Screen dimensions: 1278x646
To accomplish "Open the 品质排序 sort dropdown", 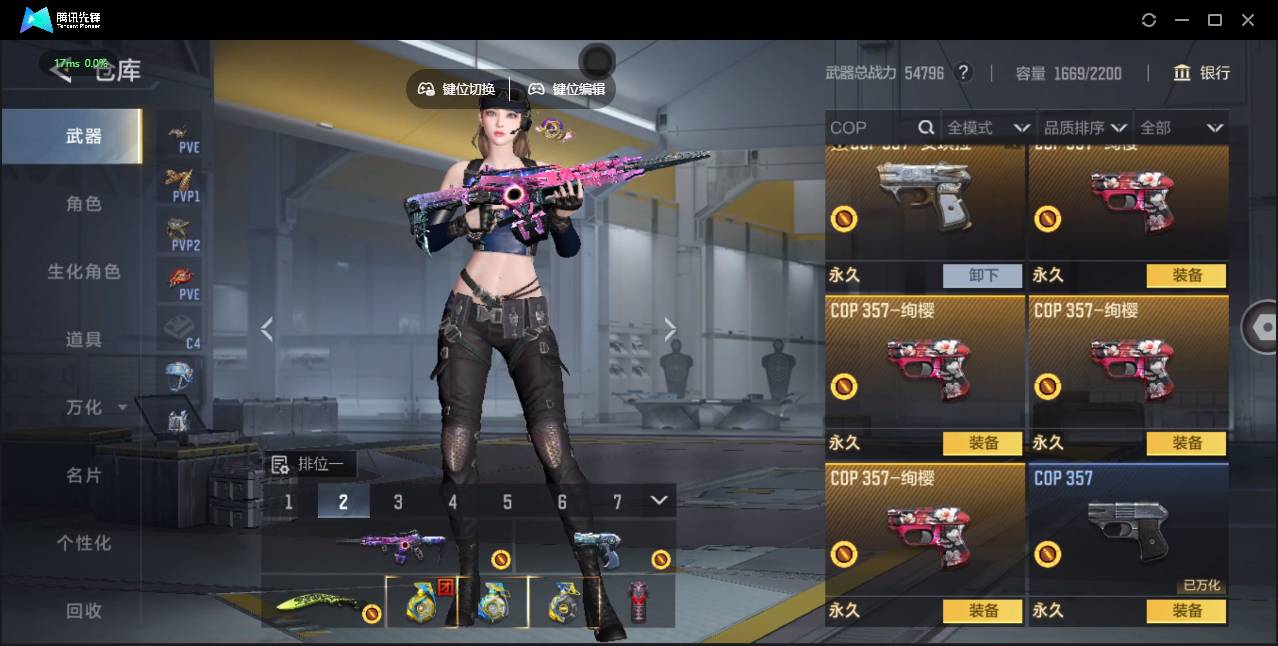I will (x=1085, y=128).
